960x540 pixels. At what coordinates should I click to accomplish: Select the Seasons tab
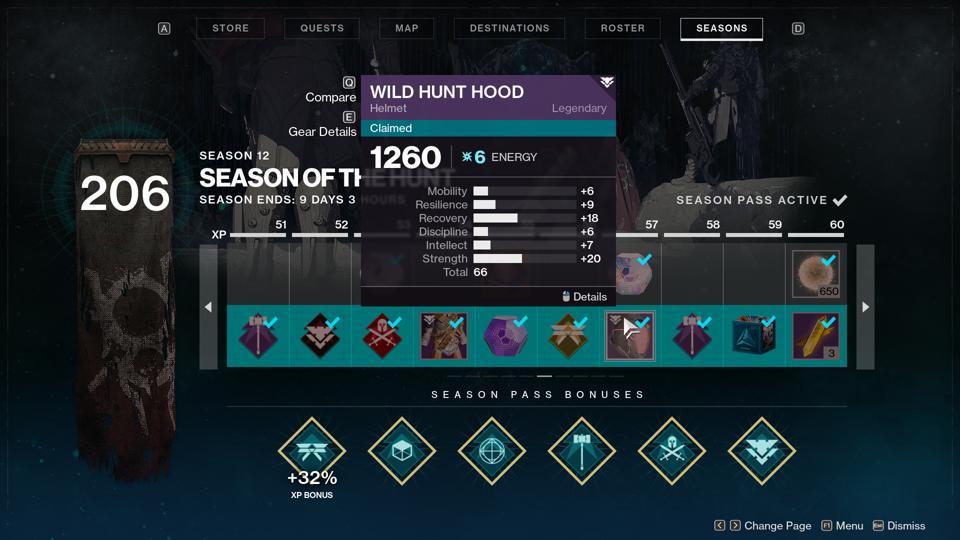pos(721,28)
